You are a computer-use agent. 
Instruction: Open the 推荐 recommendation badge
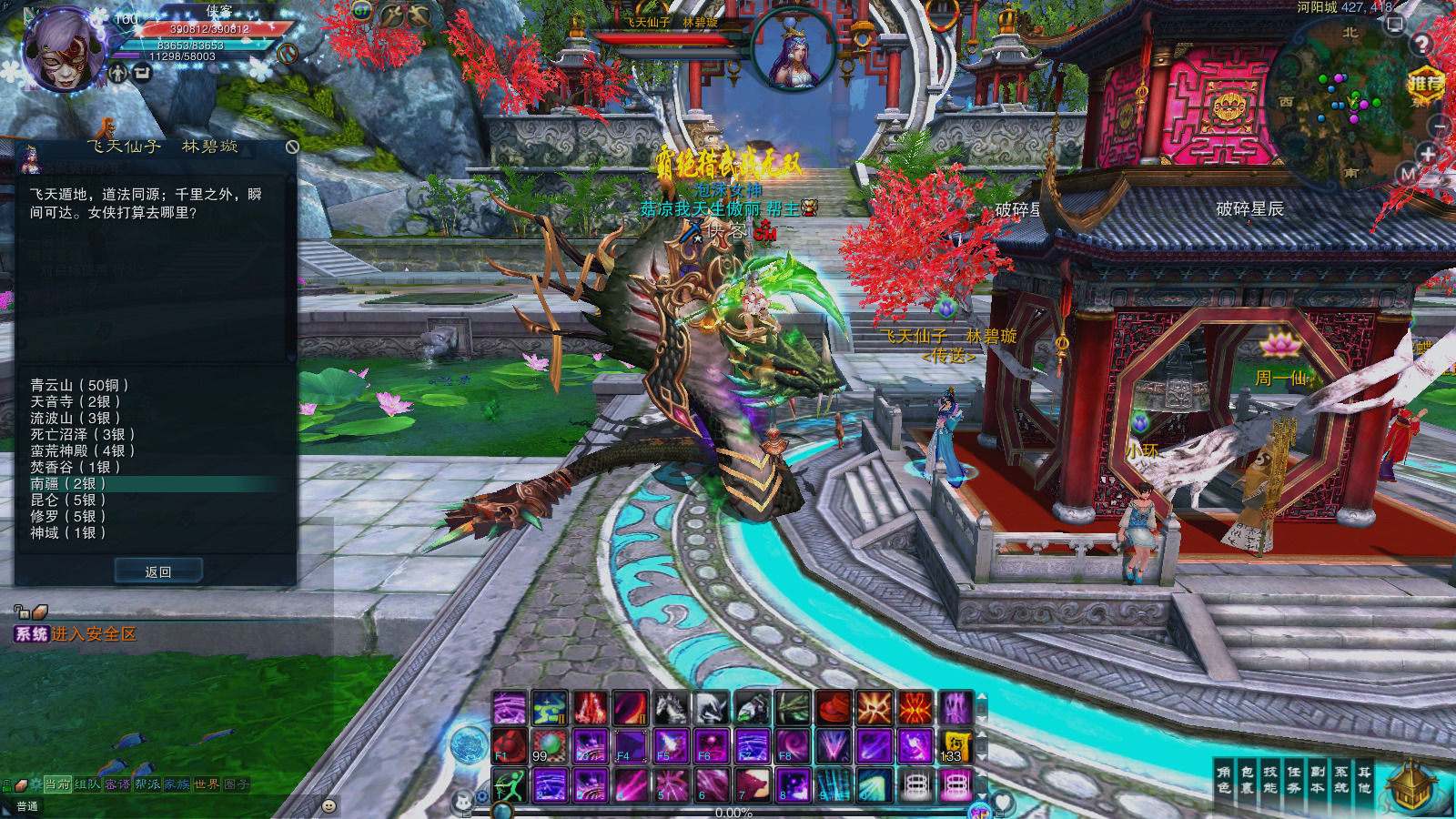point(1425,85)
